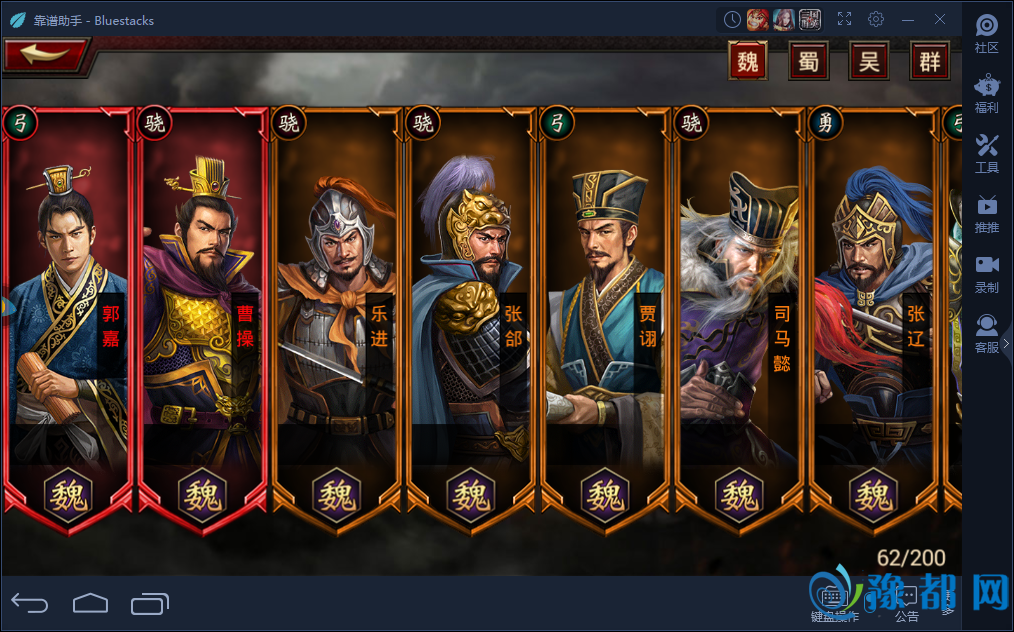
Task: Show the 吴 faction heroes
Action: coord(869,62)
